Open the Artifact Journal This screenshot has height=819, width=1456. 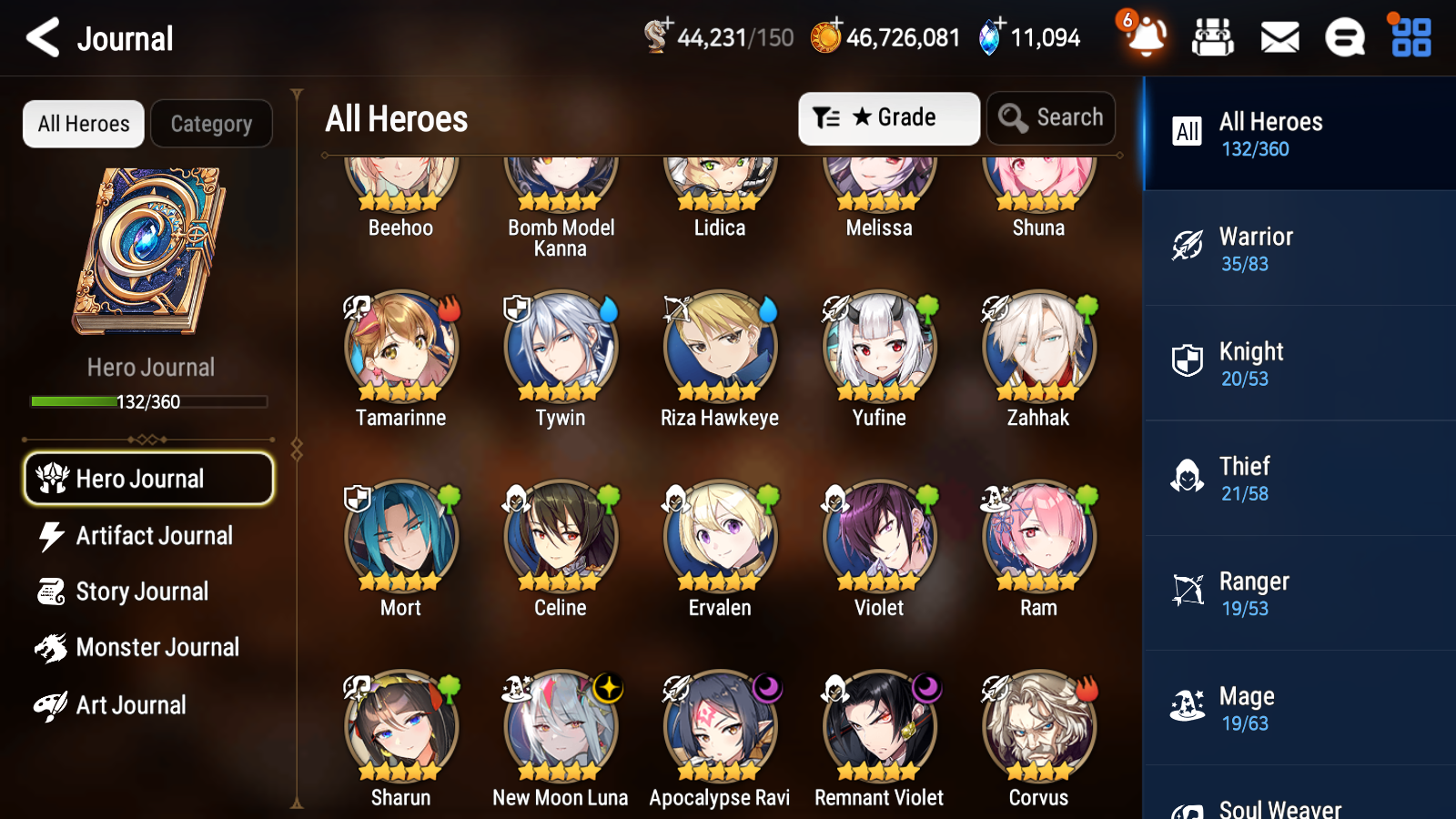coord(155,536)
